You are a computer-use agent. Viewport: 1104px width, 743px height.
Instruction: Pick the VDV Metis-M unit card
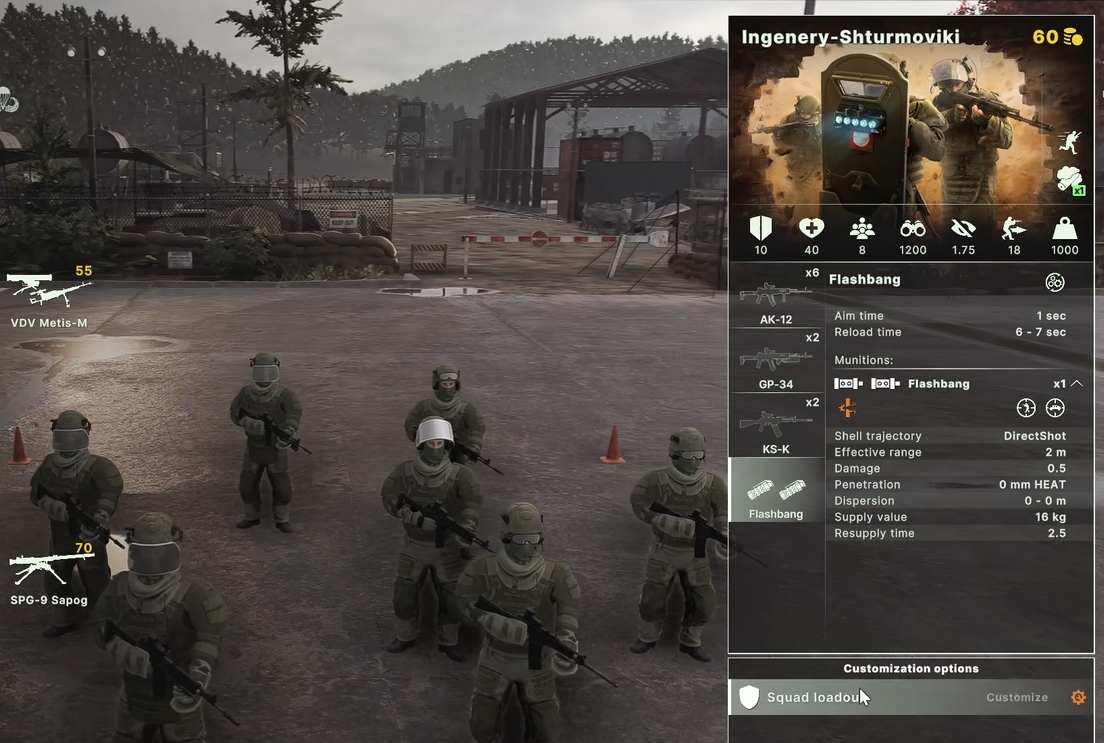tap(50, 294)
